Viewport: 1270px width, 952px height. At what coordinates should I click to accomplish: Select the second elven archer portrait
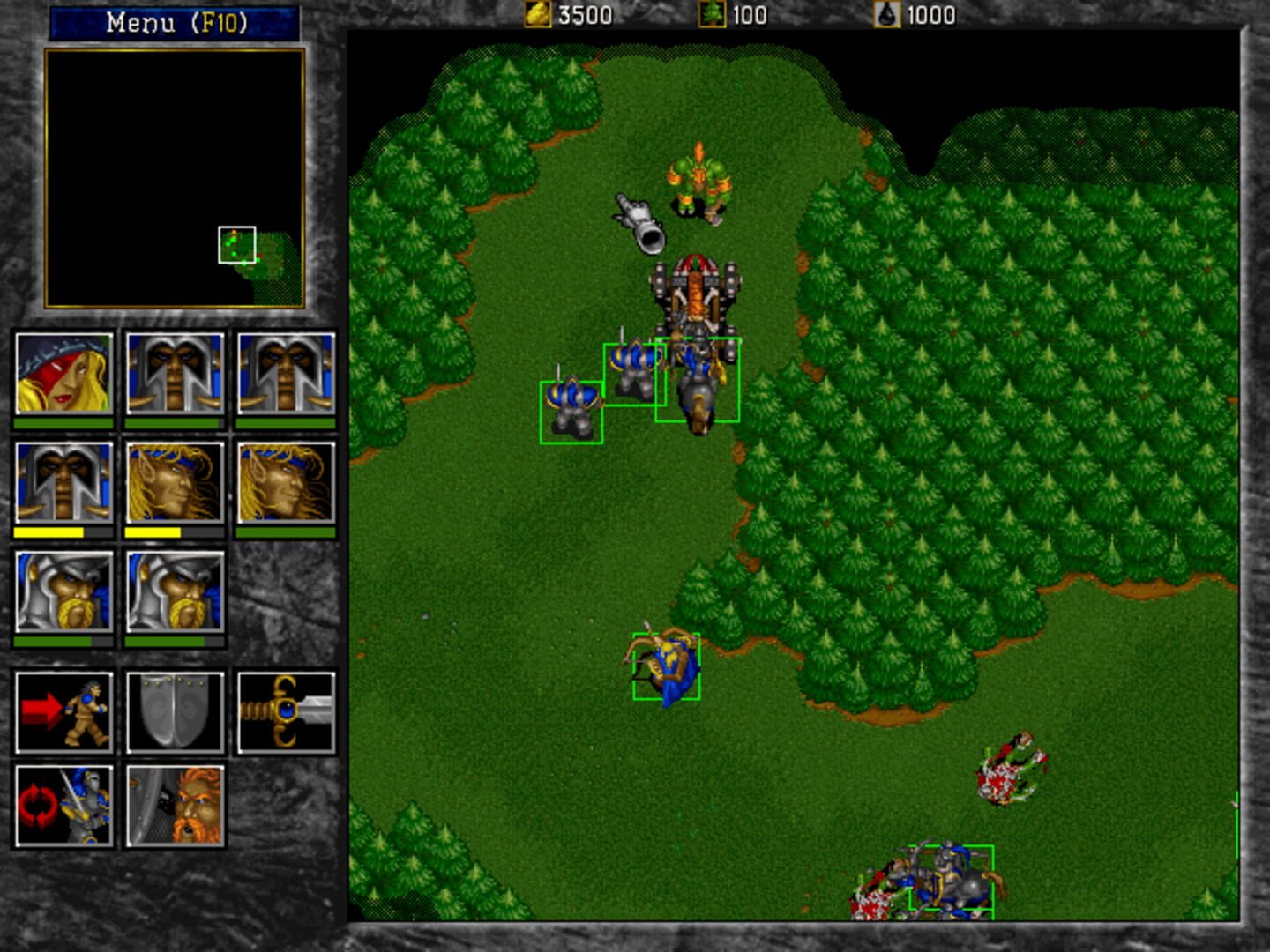(282, 480)
